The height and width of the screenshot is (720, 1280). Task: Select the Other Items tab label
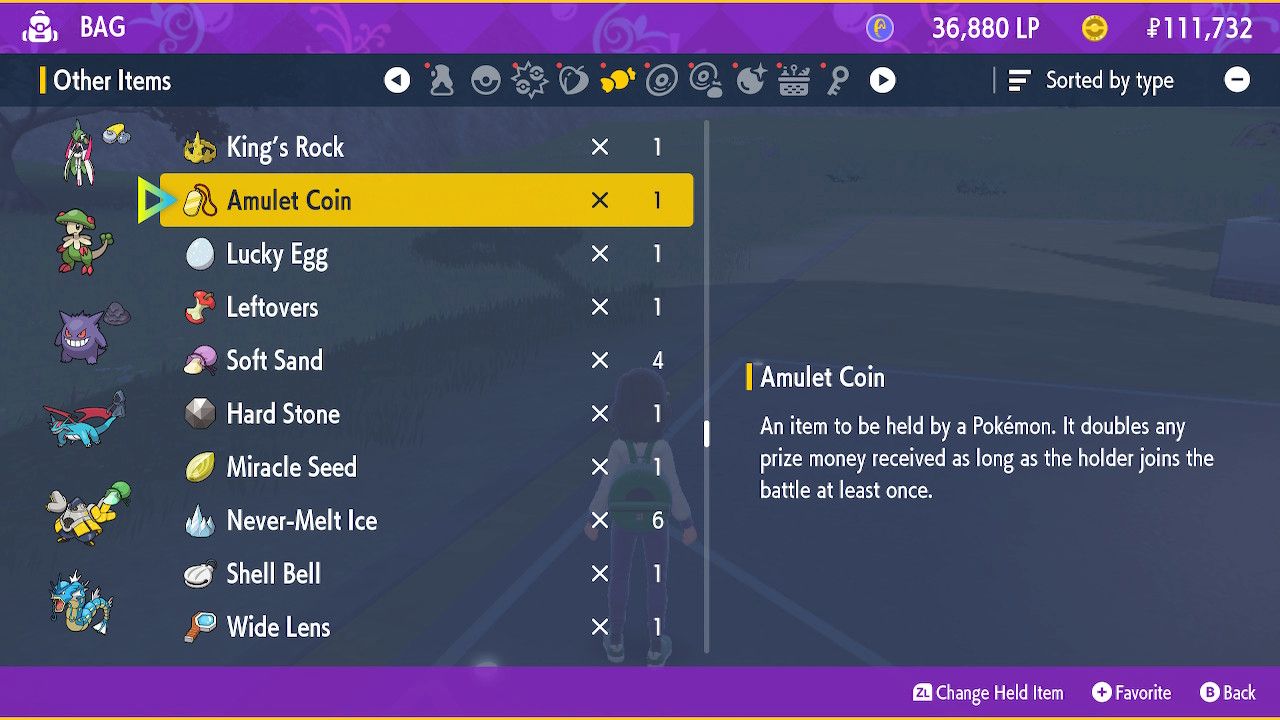click(x=108, y=80)
